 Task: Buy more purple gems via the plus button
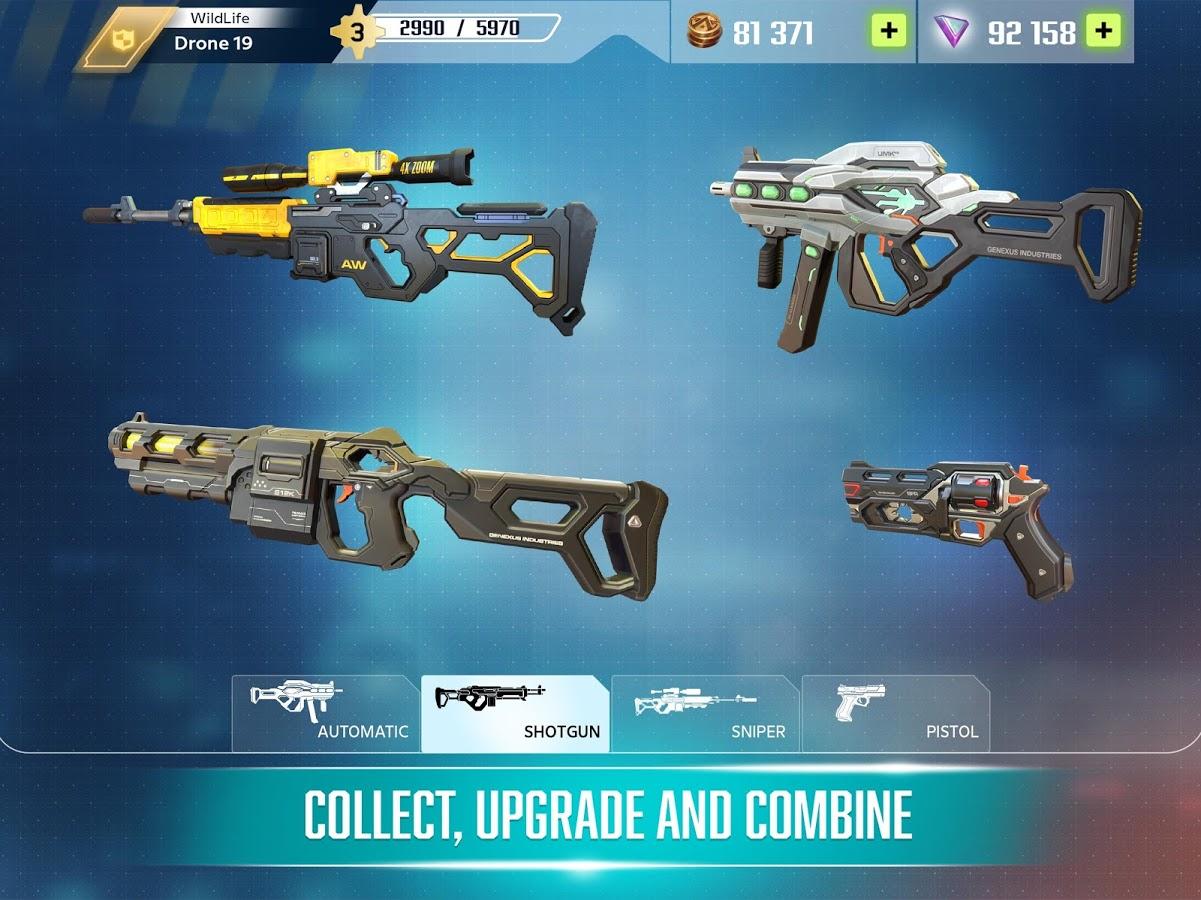point(1103,31)
